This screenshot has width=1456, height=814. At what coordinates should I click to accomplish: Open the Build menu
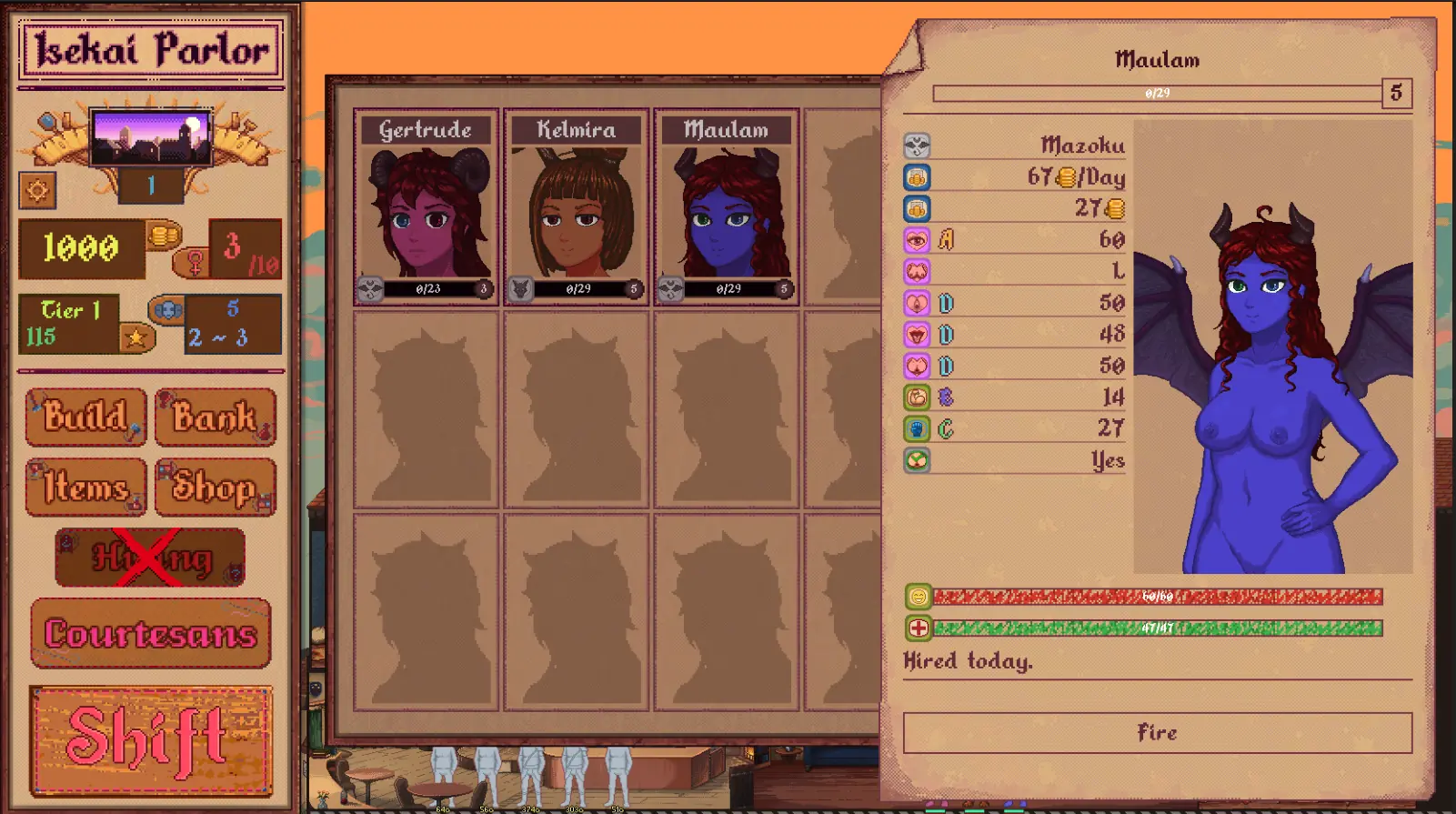85,417
